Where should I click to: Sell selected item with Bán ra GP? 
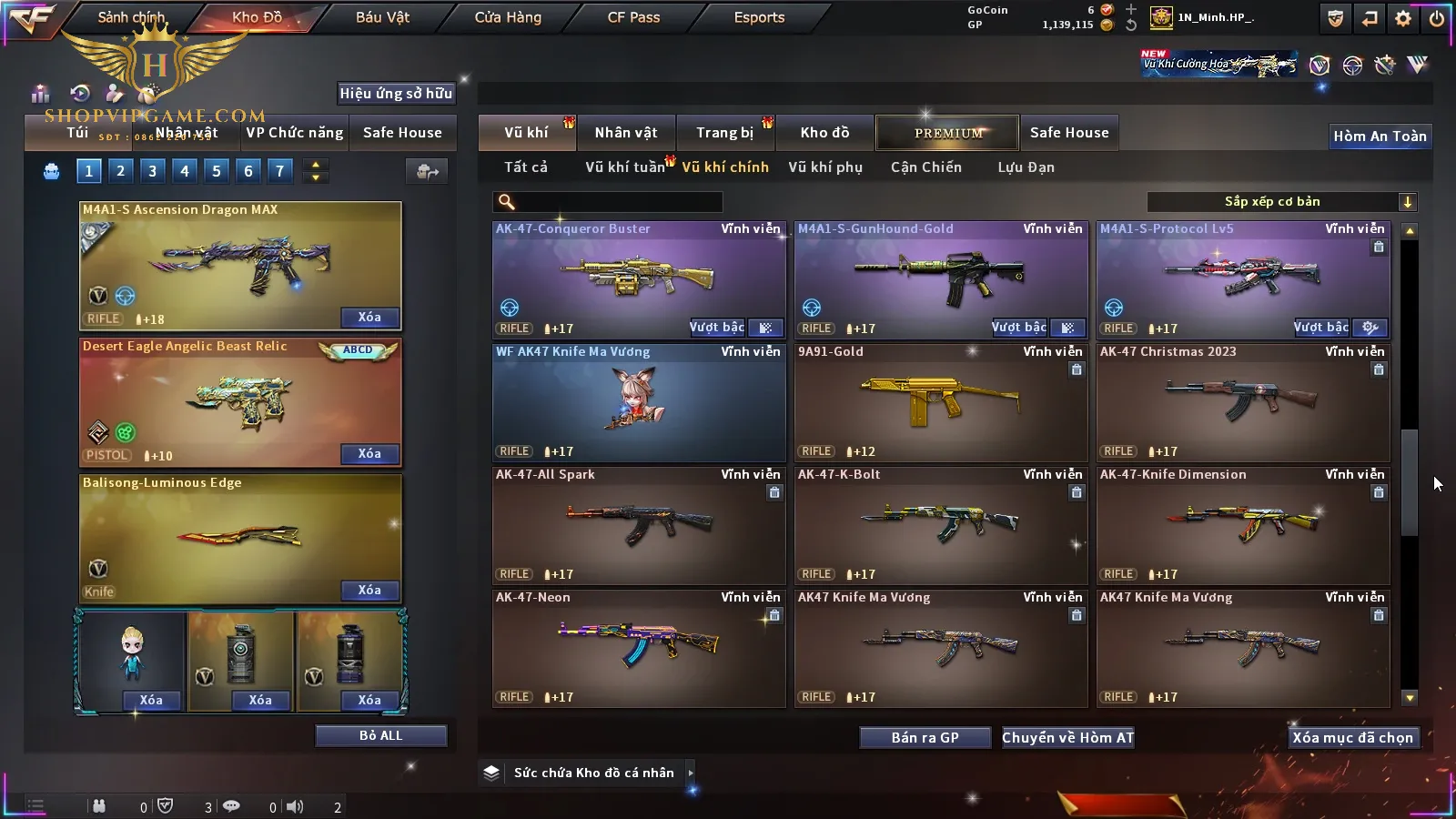click(x=925, y=738)
